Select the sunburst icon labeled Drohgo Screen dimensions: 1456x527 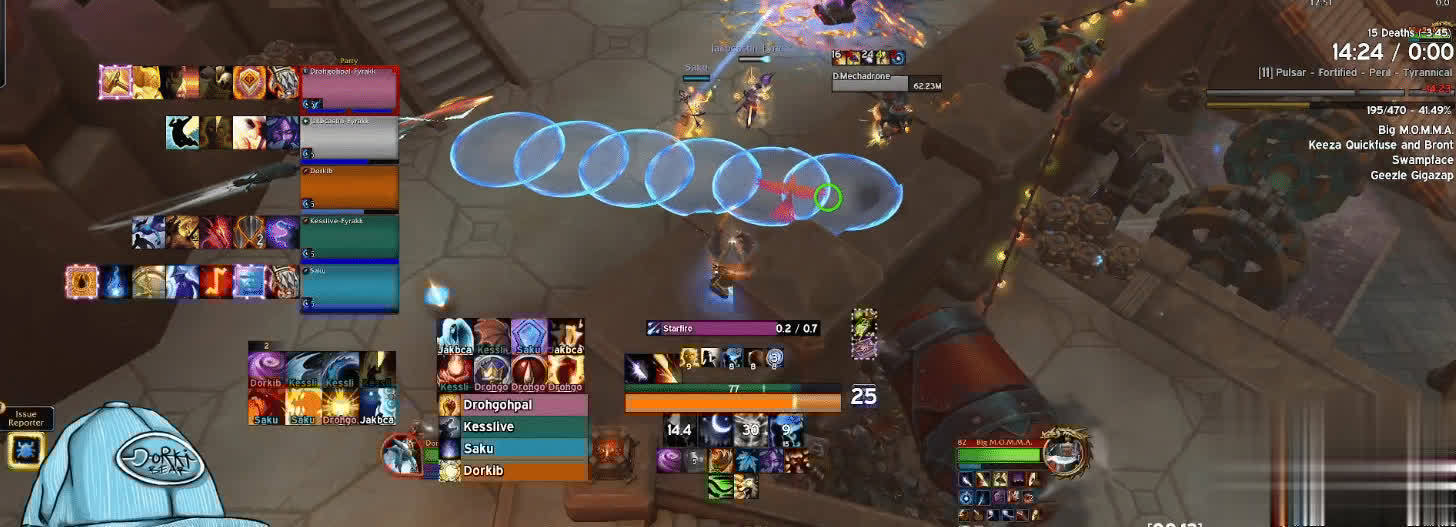point(339,403)
